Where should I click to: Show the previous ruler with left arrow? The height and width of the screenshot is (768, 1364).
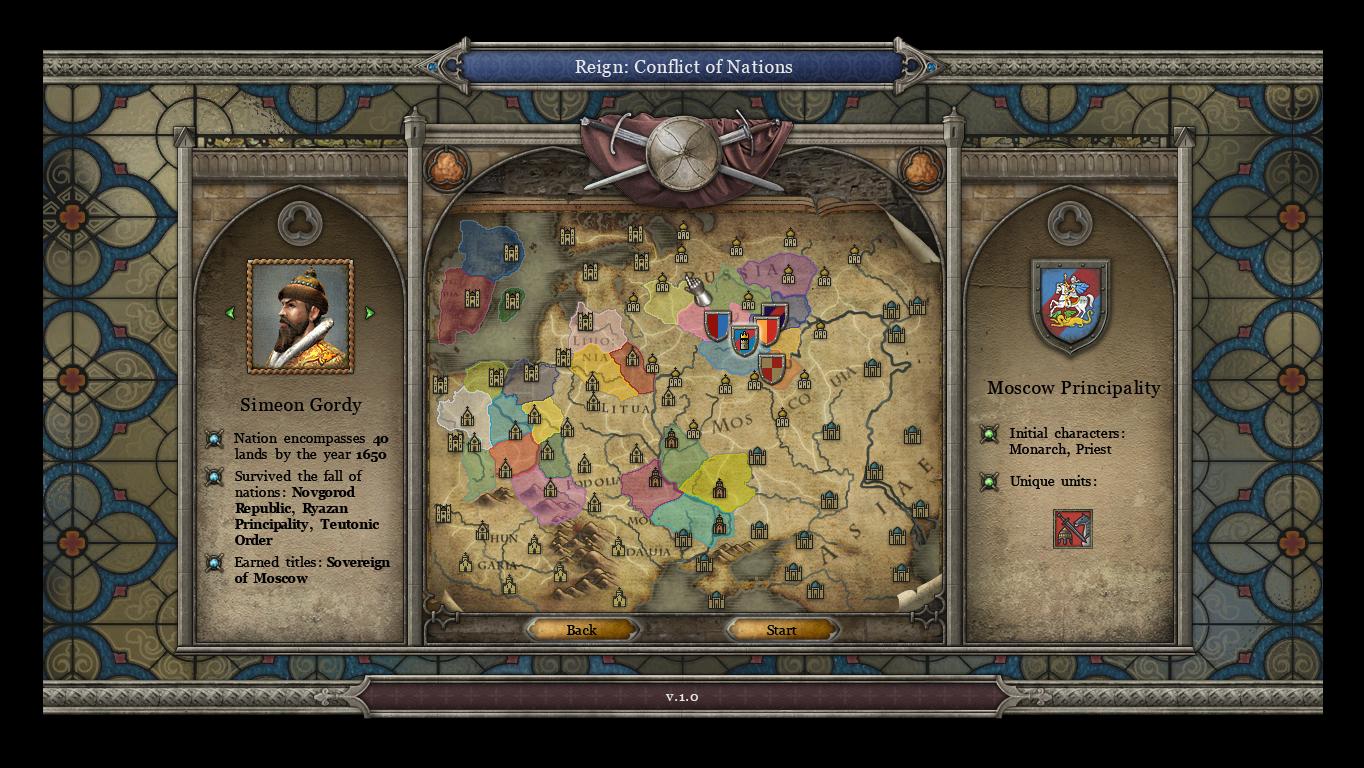click(231, 313)
